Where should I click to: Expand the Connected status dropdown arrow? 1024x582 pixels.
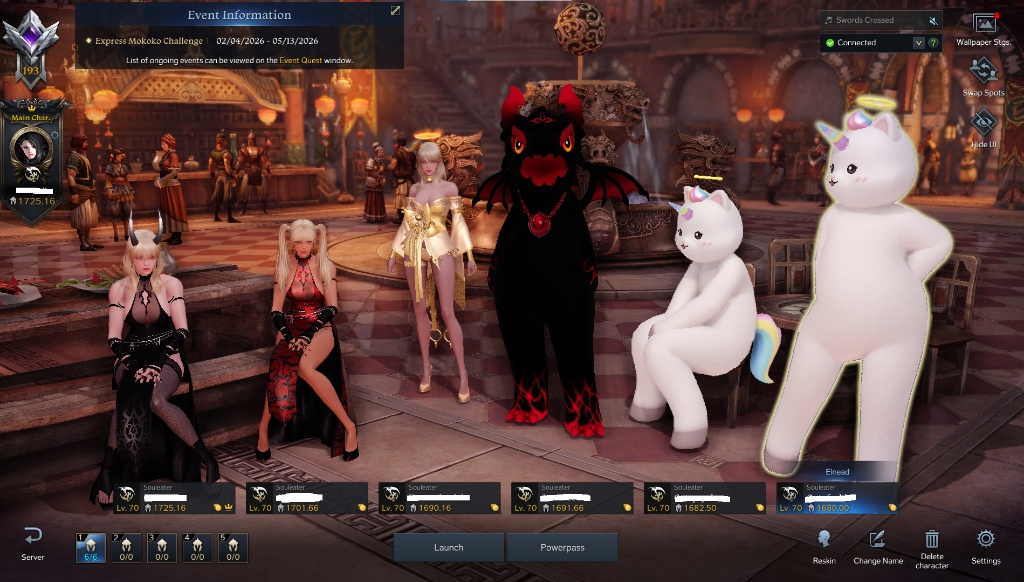tap(918, 43)
